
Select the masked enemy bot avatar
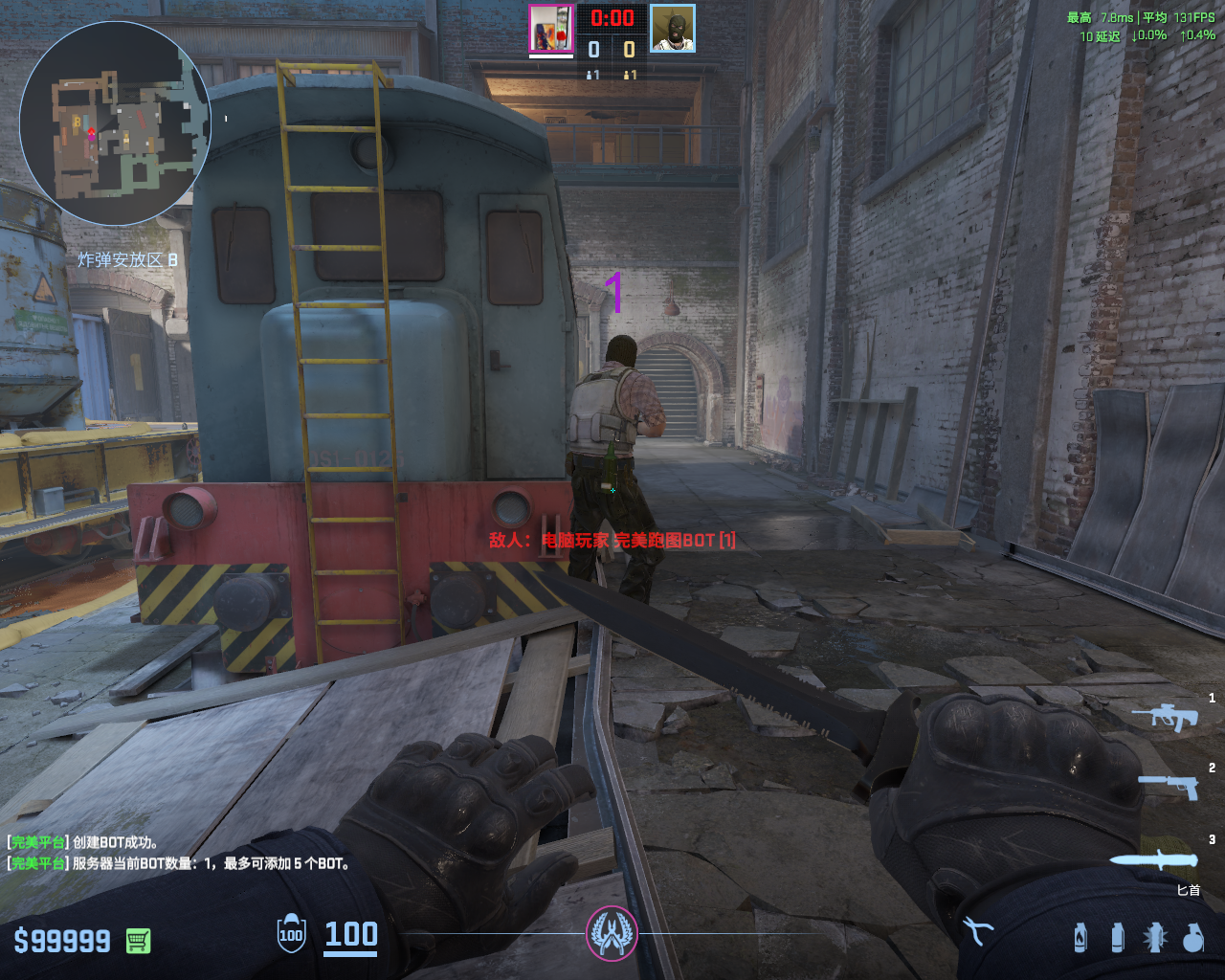(x=672, y=29)
